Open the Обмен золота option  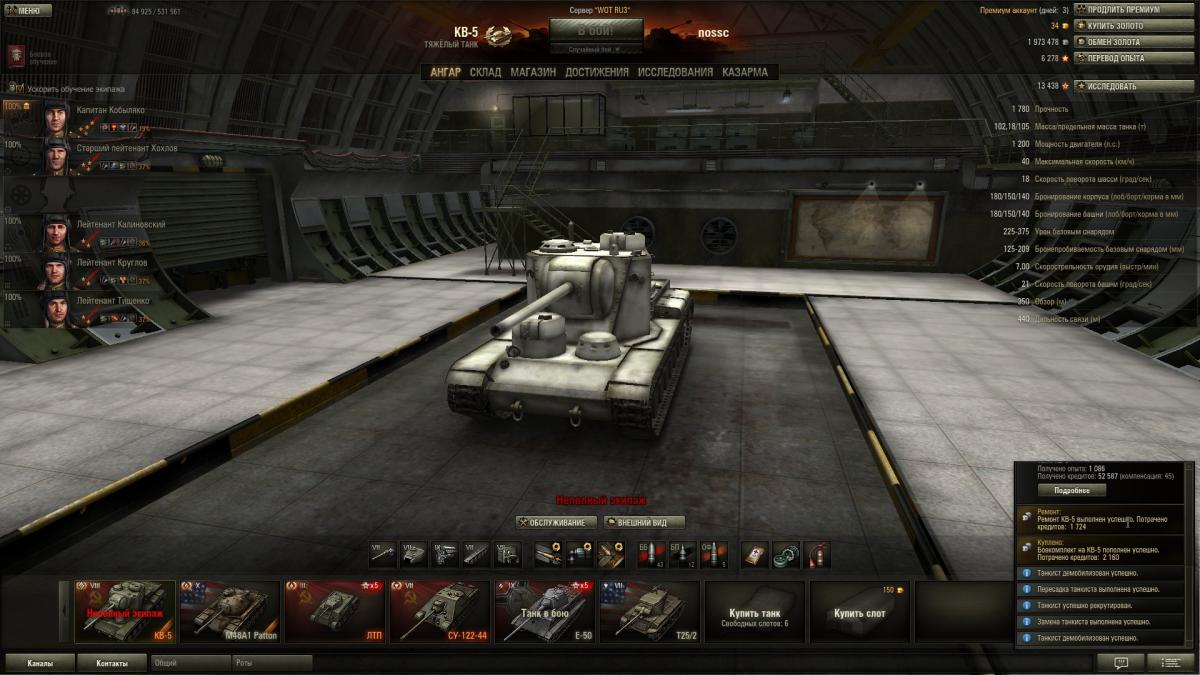click(x=1133, y=42)
